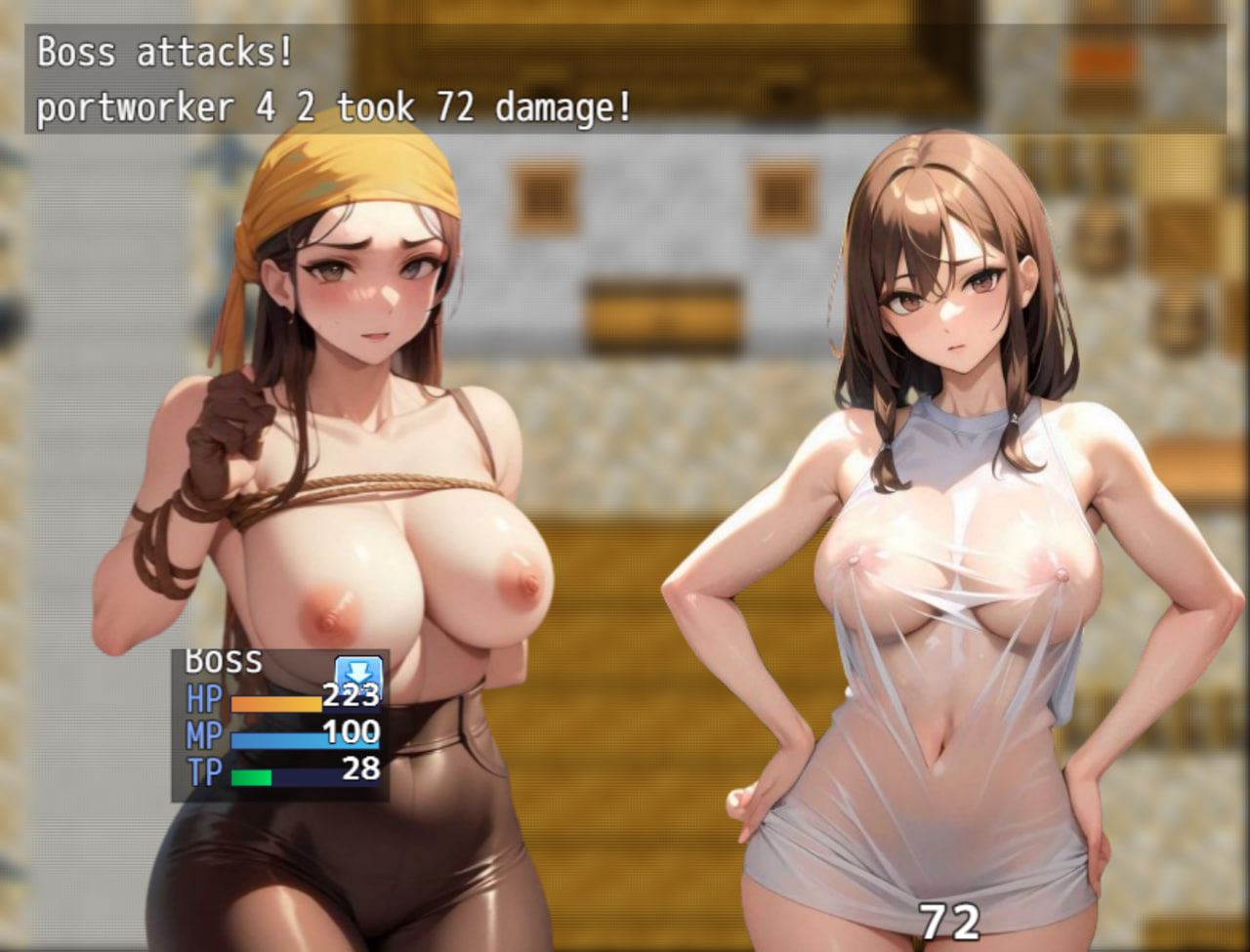Viewport: 1250px width, 952px height.
Task: Click the blue down-arrow debuff icon
Action: [358, 675]
